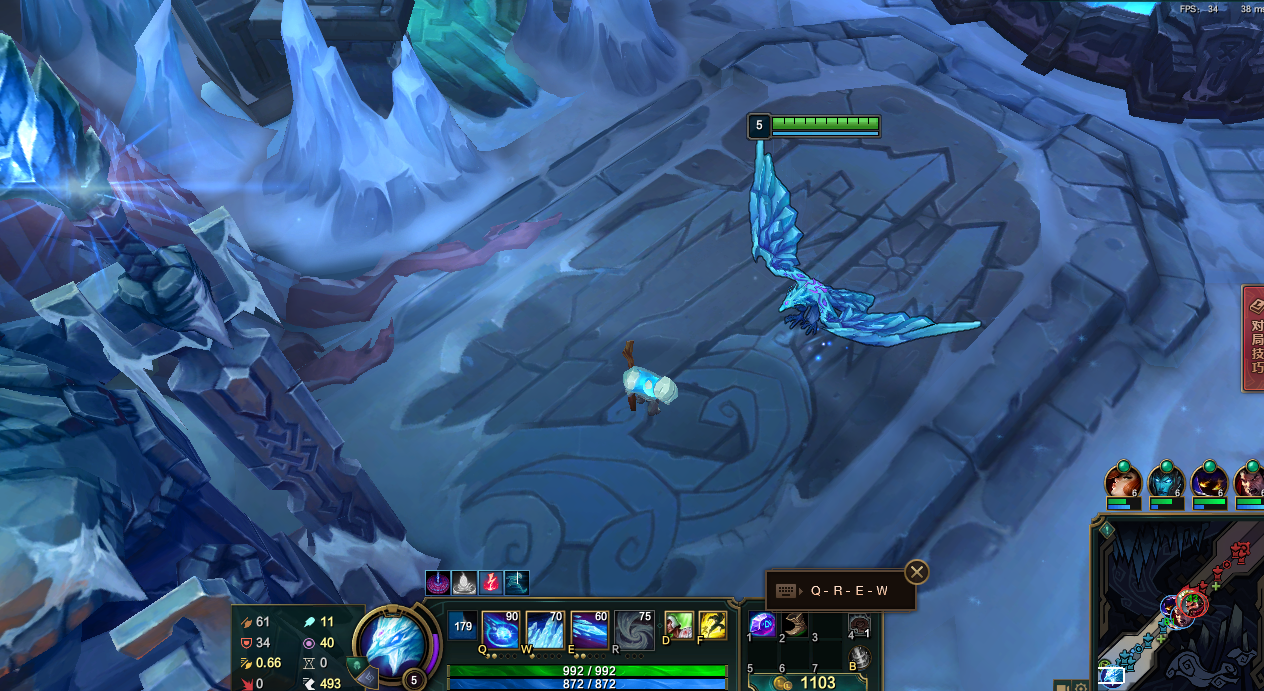Open the shop via the gold counter

(806, 682)
